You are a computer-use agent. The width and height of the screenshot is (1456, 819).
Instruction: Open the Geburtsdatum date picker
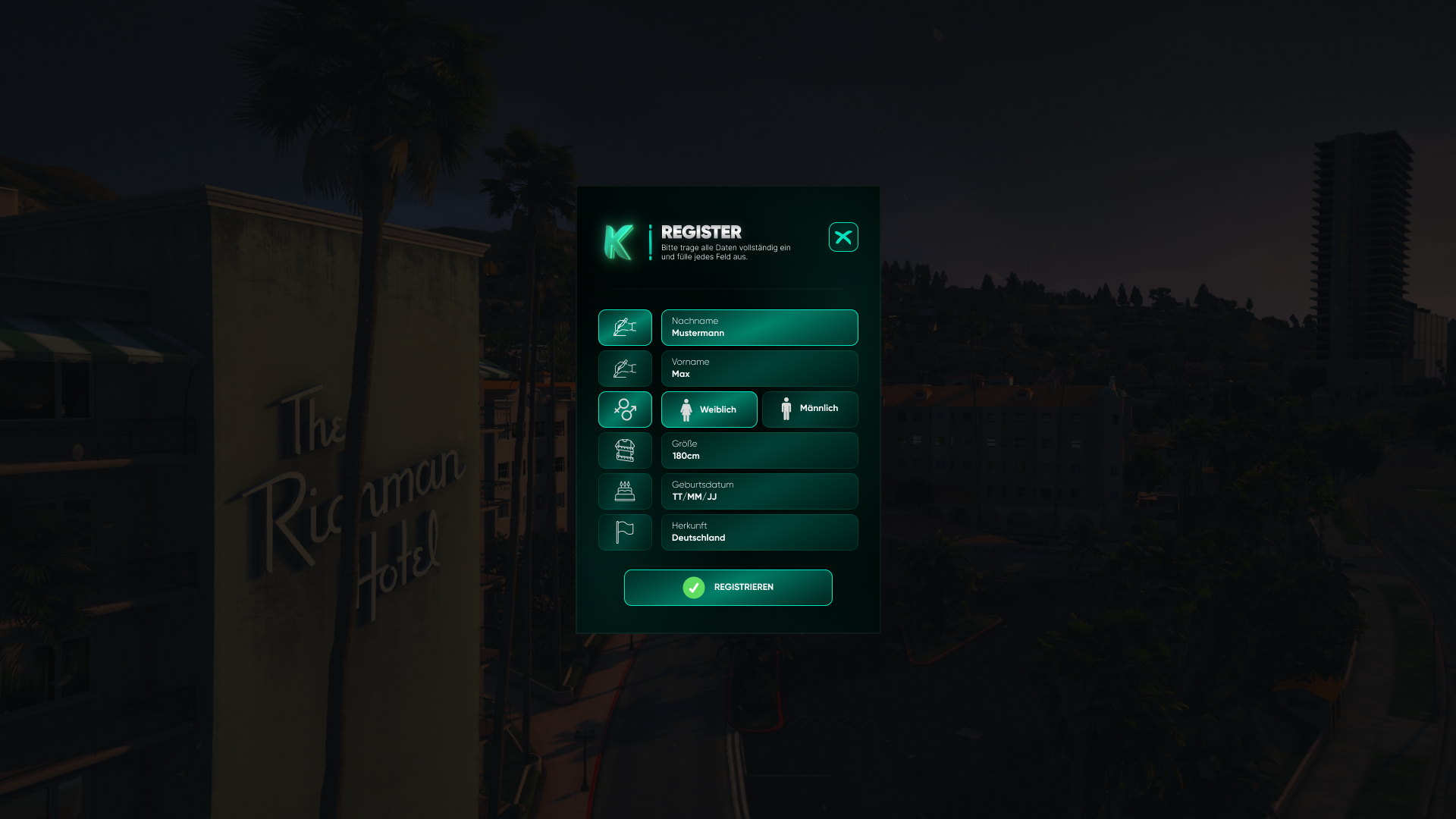coord(759,491)
